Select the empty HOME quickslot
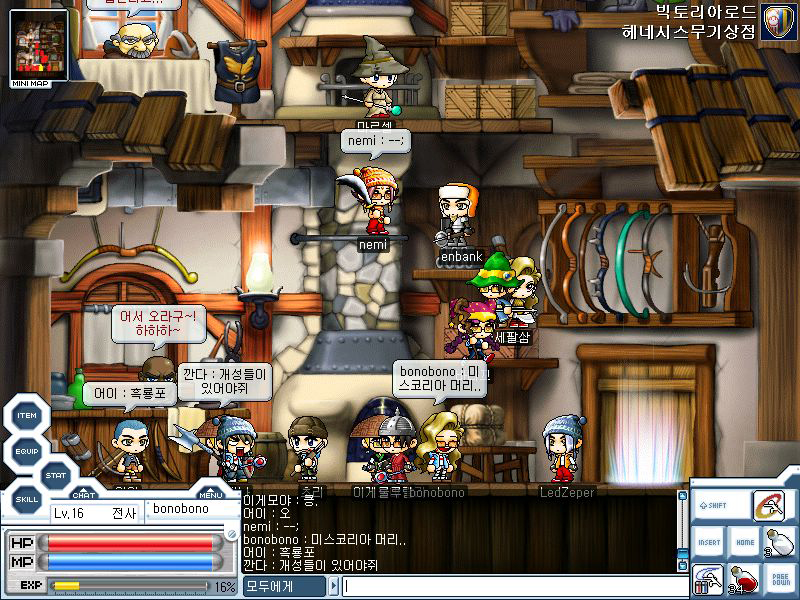The image size is (800, 600). pos(743,542)
